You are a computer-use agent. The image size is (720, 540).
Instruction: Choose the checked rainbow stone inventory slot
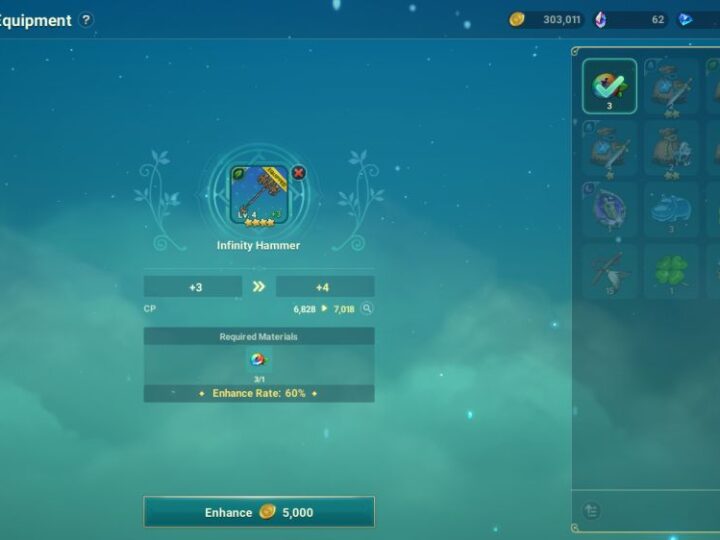pyautogui.click(x=610, y=86)
